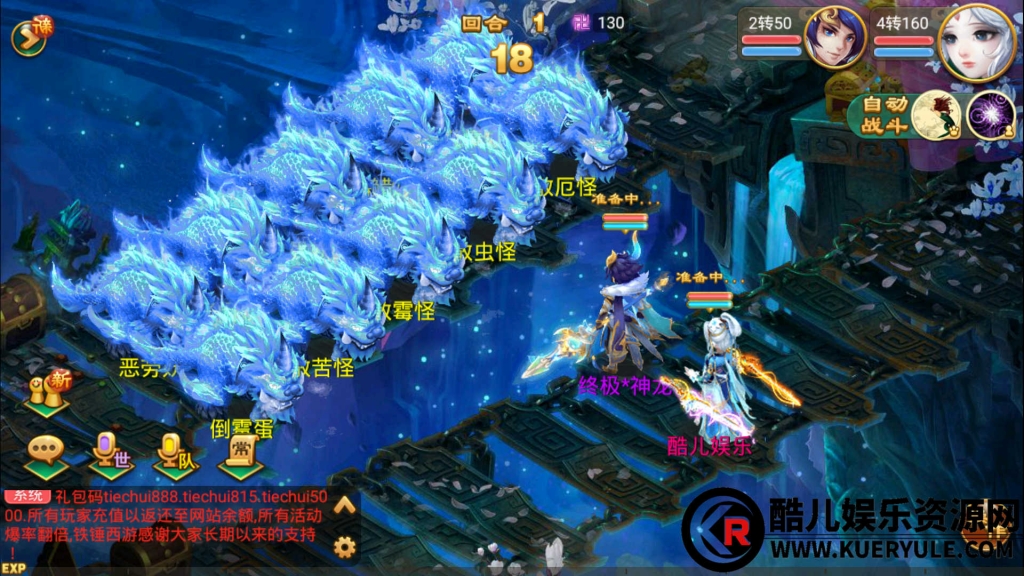This screenshot has width=1024, height=576.
Task: Open the blue-haired character portrait
Action: tap(834, 38)
